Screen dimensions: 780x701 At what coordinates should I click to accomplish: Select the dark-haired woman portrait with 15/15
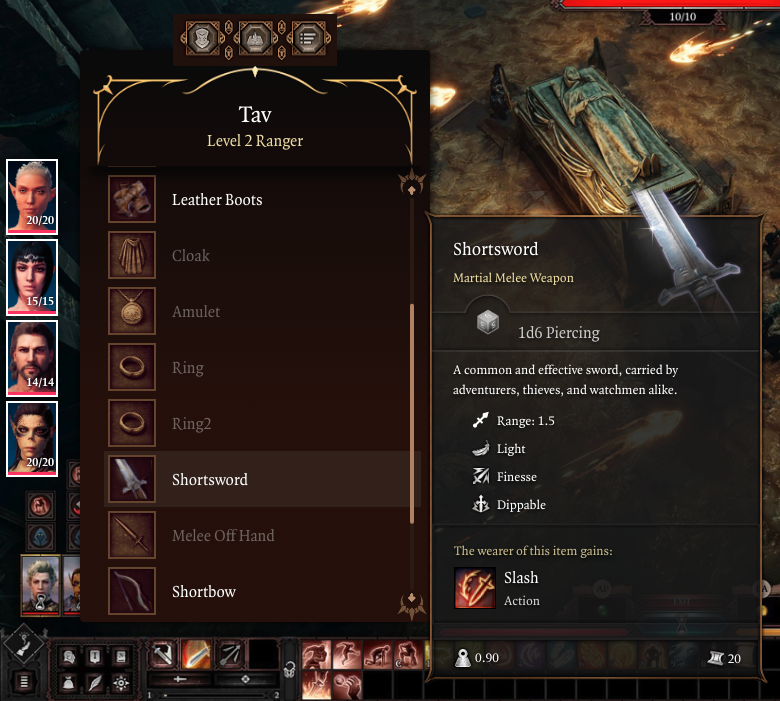pyautogui.click(x=32, y=276)
